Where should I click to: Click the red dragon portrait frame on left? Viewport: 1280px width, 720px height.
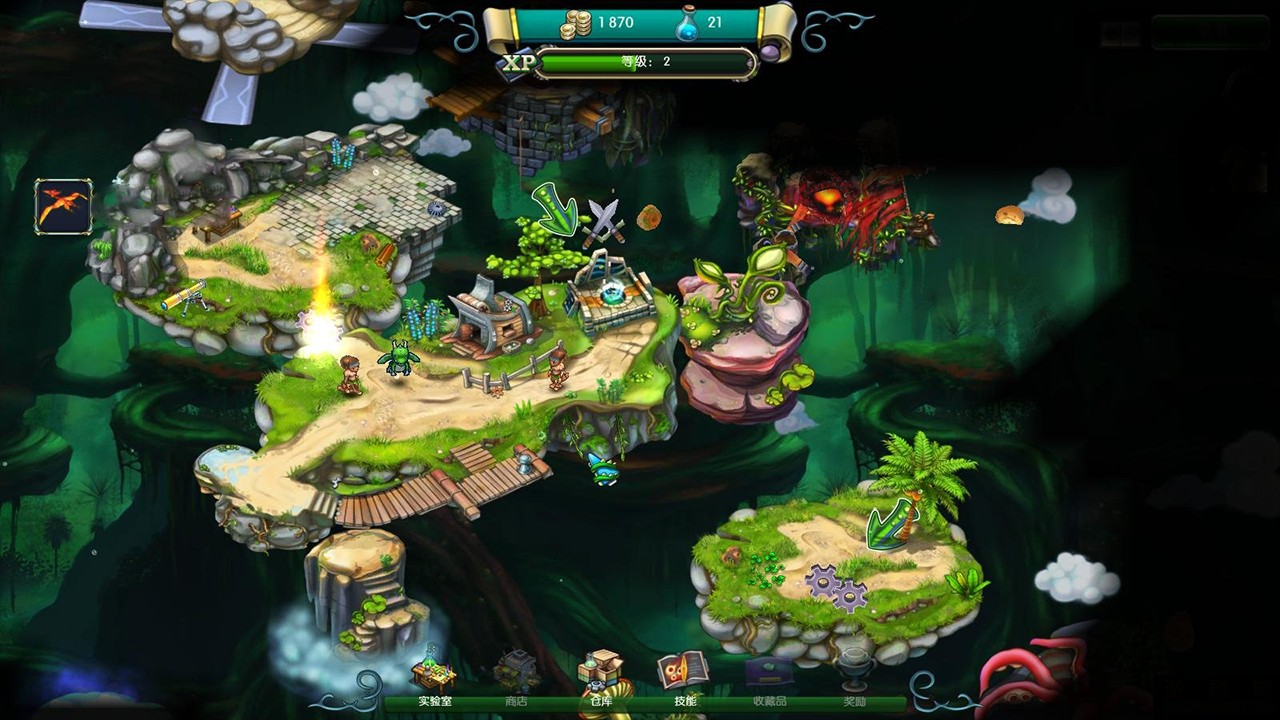click(62, 206)
